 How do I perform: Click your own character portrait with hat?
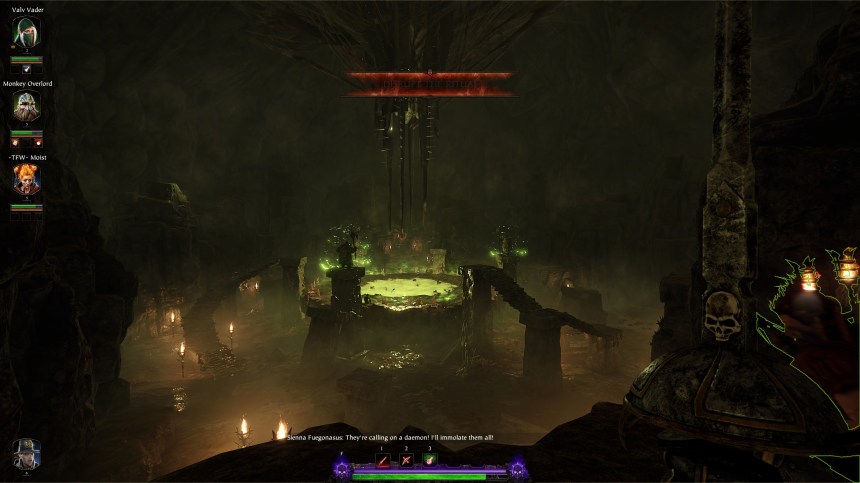pos(26,455)
